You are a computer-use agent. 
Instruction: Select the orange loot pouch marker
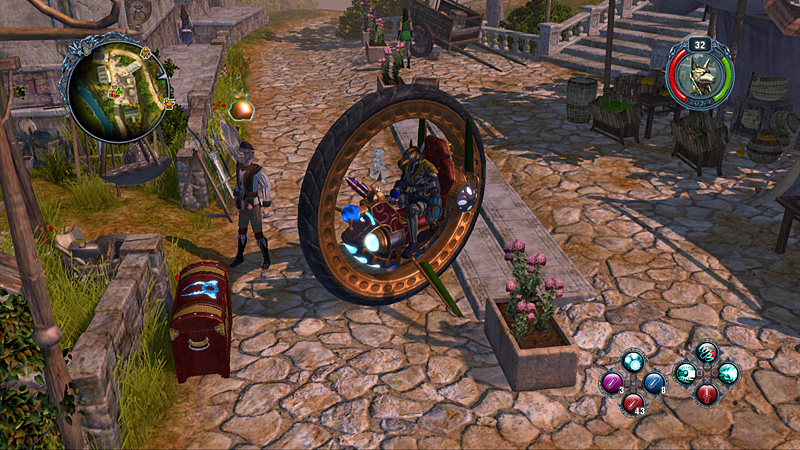240,109
